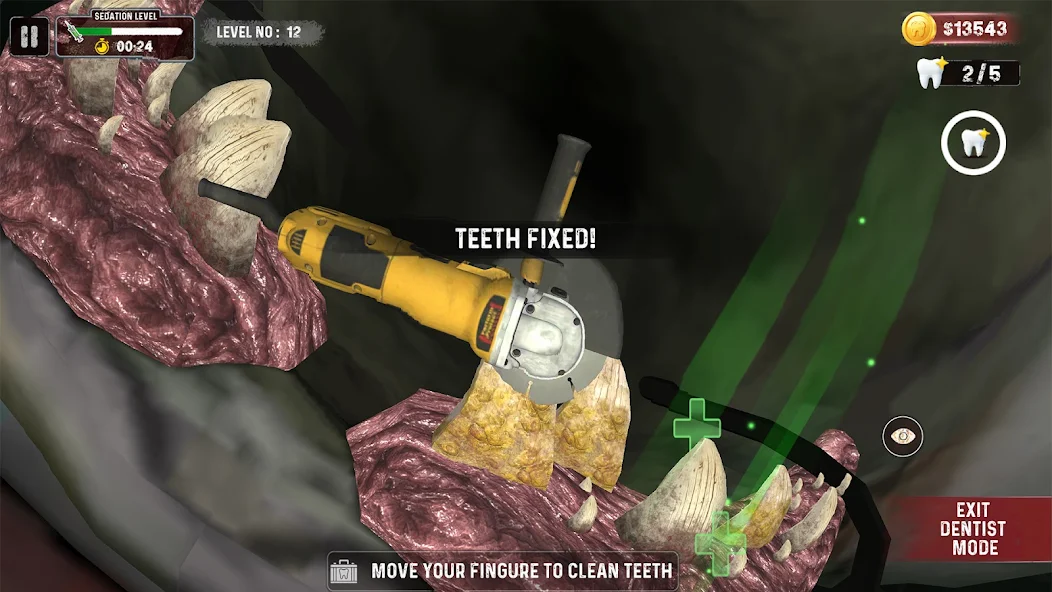Screen dimensions: 1052x592
Task: Toggle the eye view icon
Action: coord(902,436)
